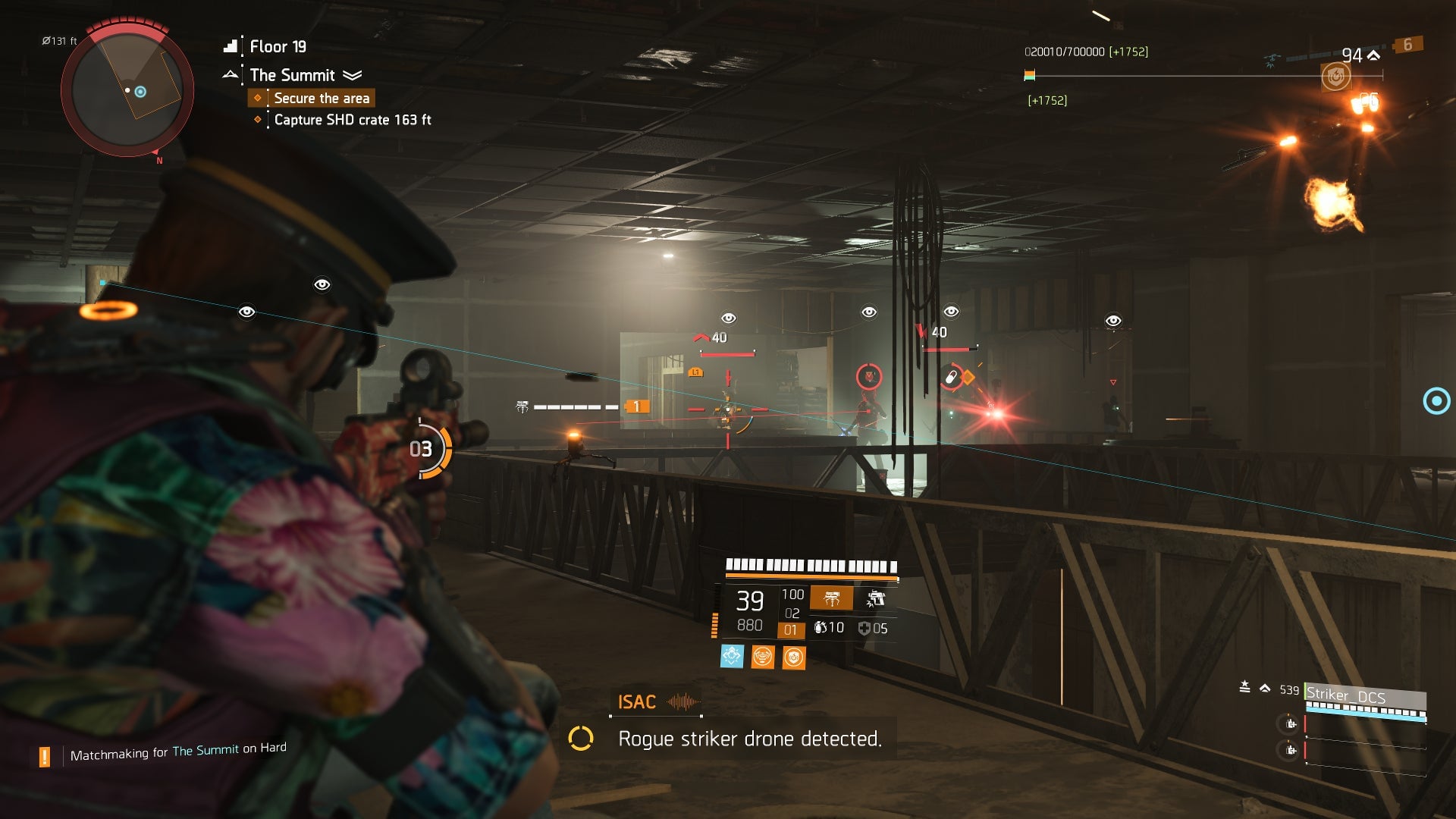The image size is (1456, 819).
Task: Expand the diamond marker beside Capture SHD crate
Action: [x=258, y=120]
